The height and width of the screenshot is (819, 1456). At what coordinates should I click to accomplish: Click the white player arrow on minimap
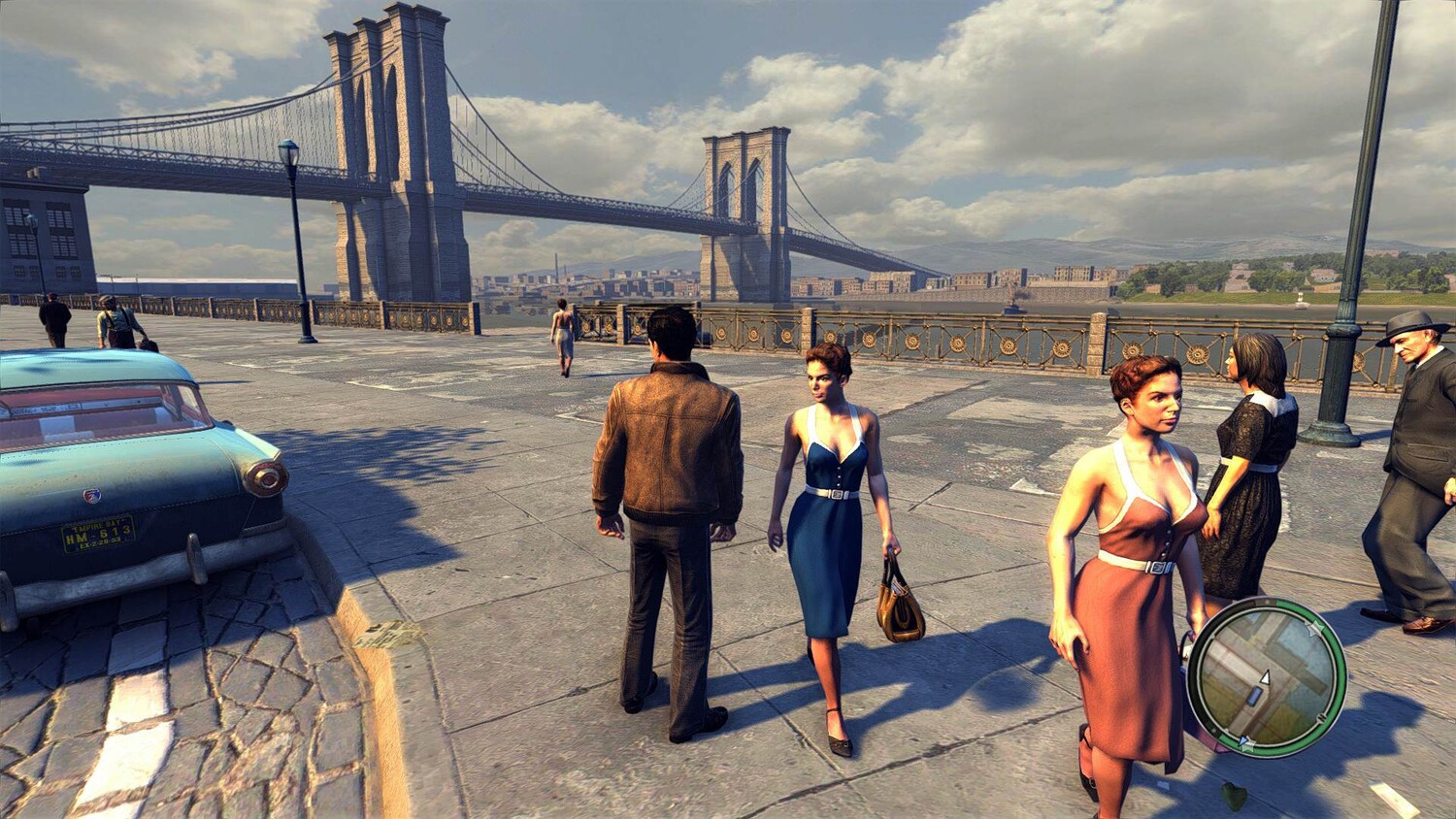tap(1265, 677)
